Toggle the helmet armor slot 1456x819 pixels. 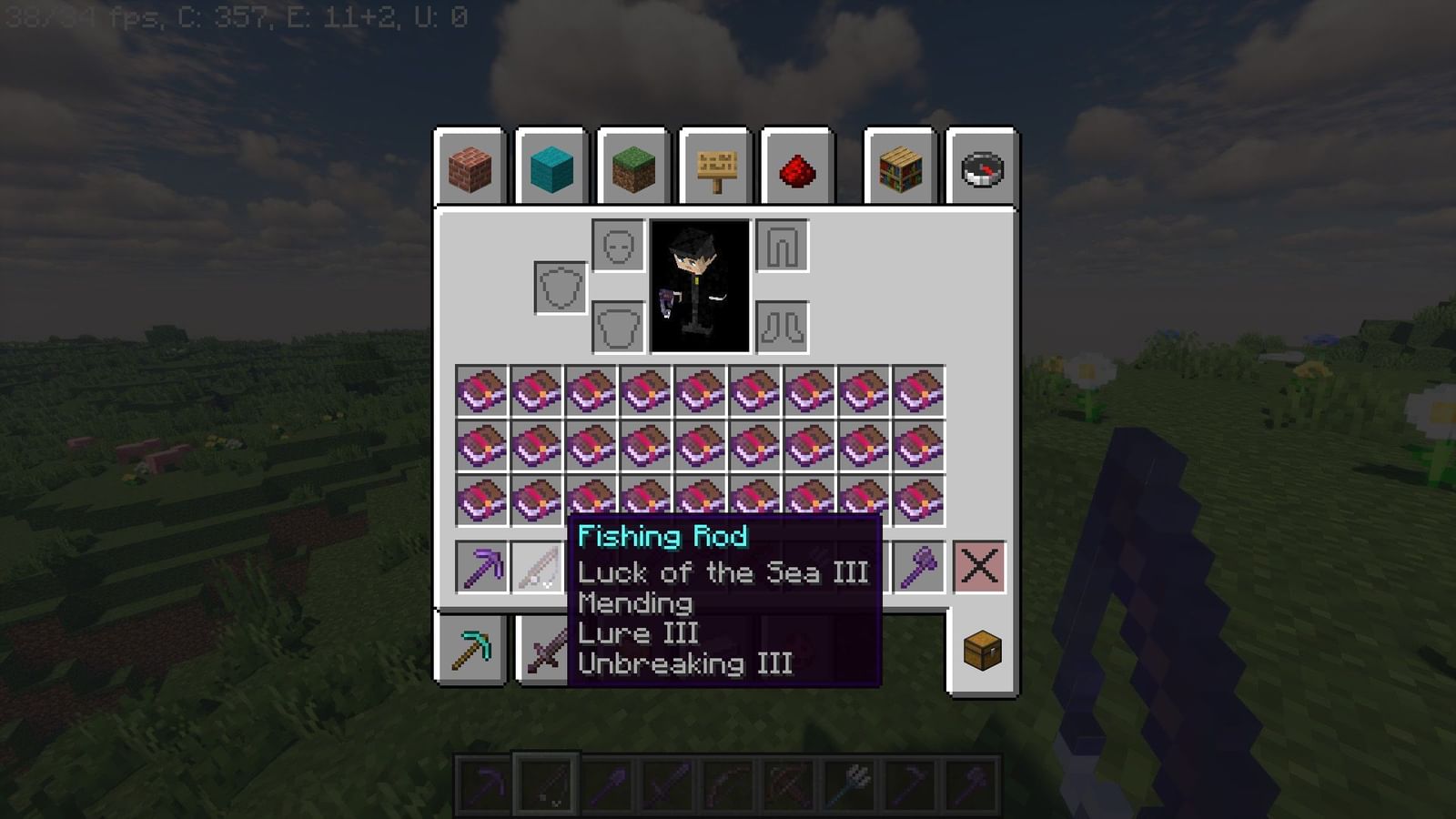pos(620,244)
